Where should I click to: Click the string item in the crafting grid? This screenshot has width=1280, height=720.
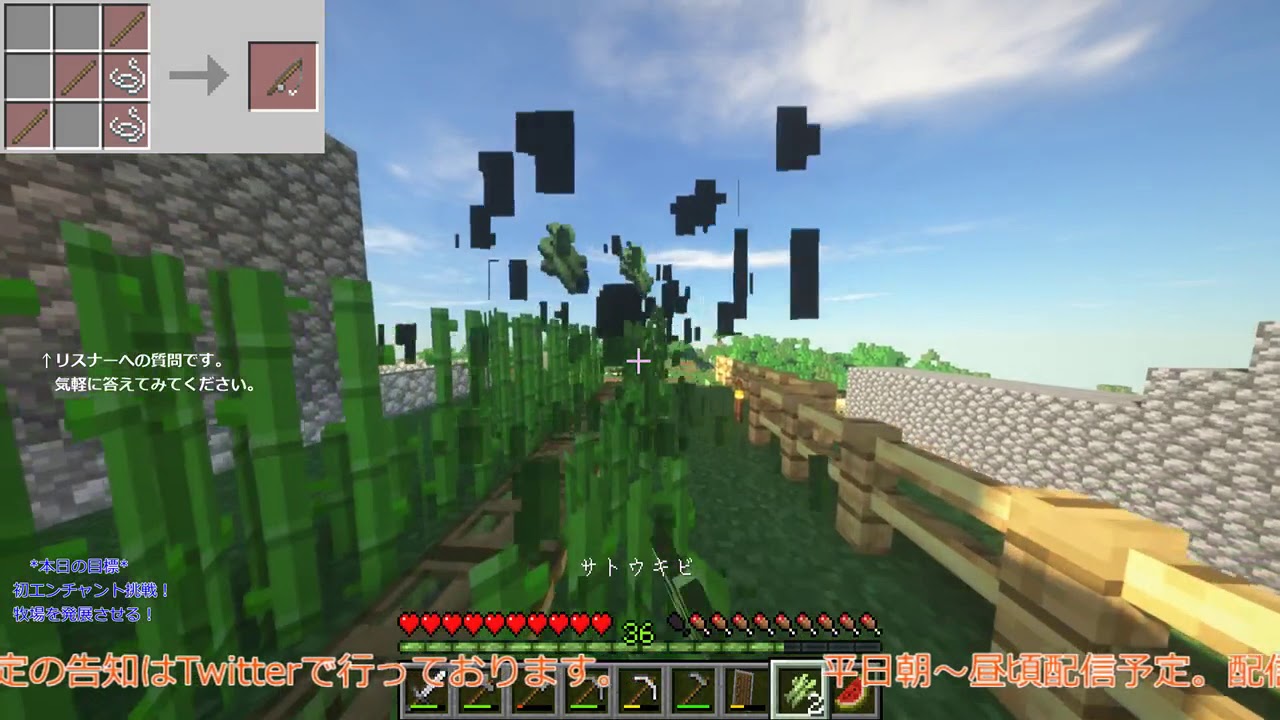tap(126, 76)
